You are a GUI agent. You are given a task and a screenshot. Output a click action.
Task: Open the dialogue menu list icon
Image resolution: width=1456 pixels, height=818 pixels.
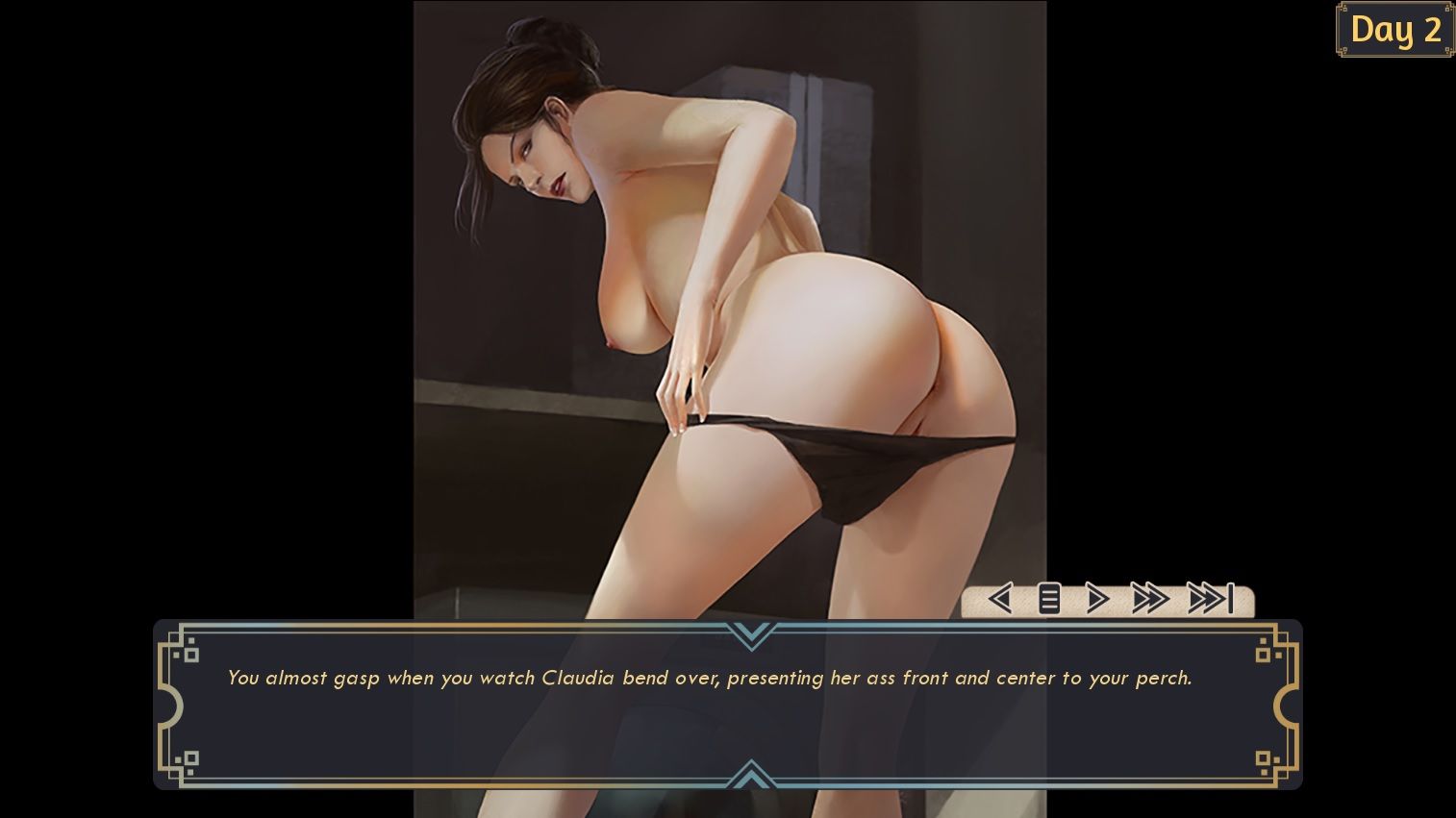click(1049, 599)
